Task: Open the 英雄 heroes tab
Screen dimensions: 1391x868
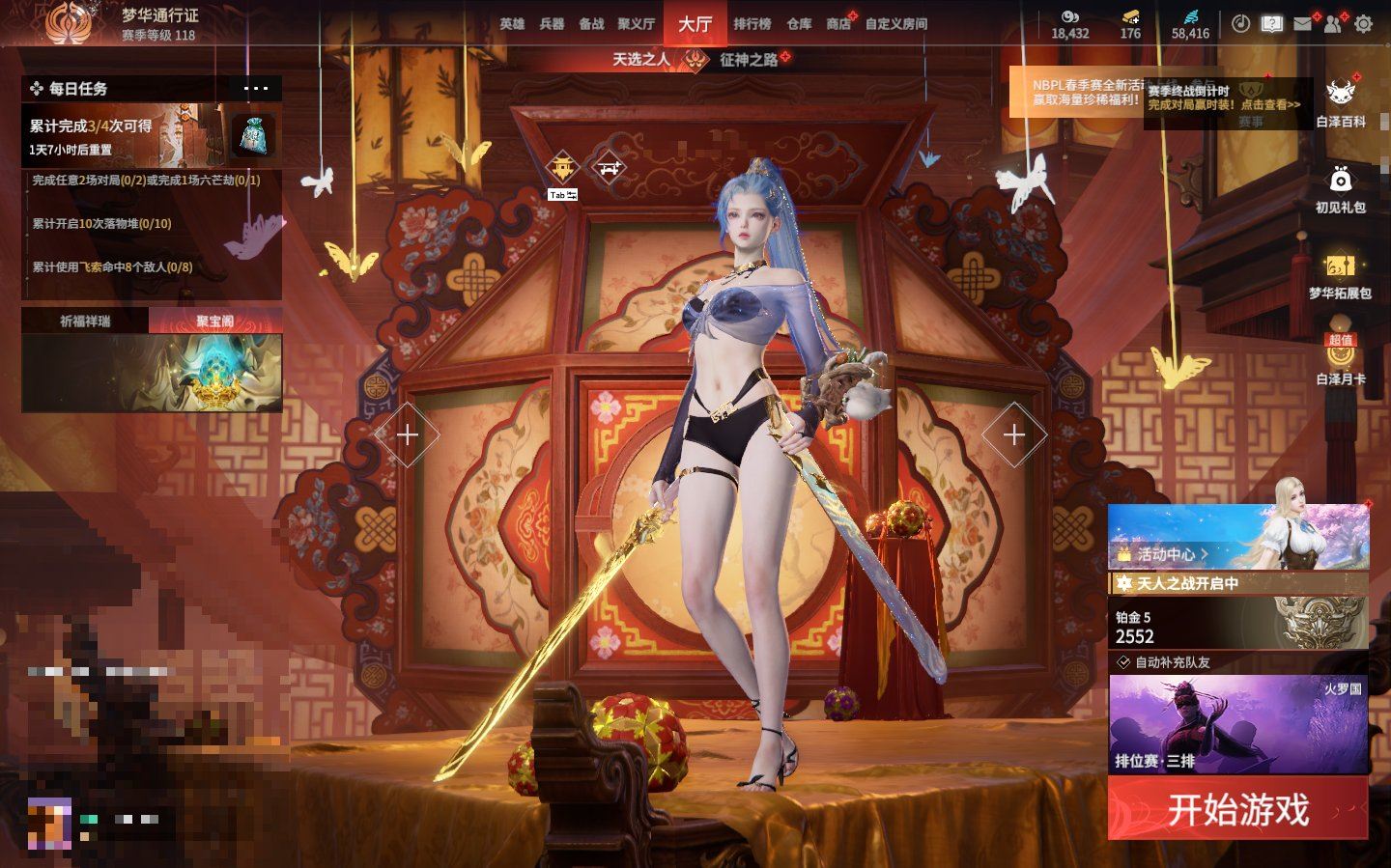Action: (x=512, y=24)
